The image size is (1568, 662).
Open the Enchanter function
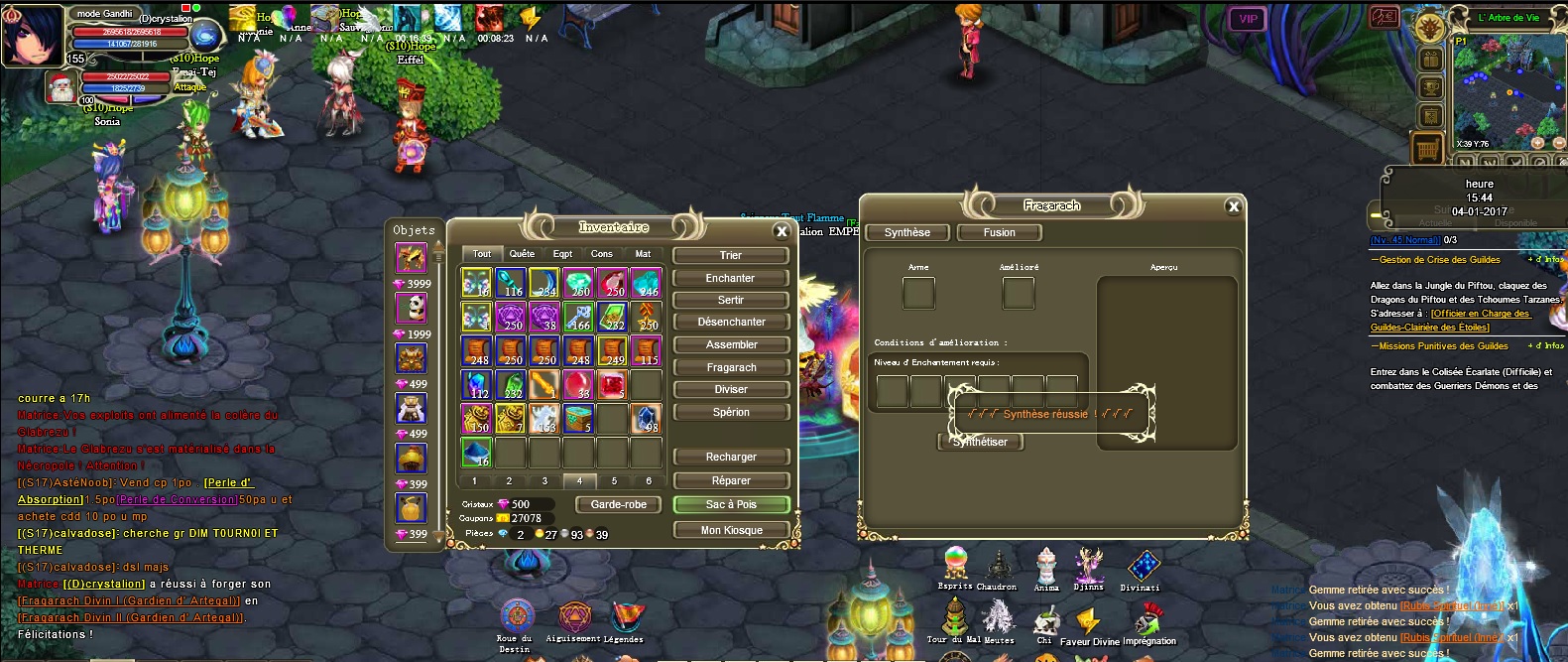pos(731,279)
